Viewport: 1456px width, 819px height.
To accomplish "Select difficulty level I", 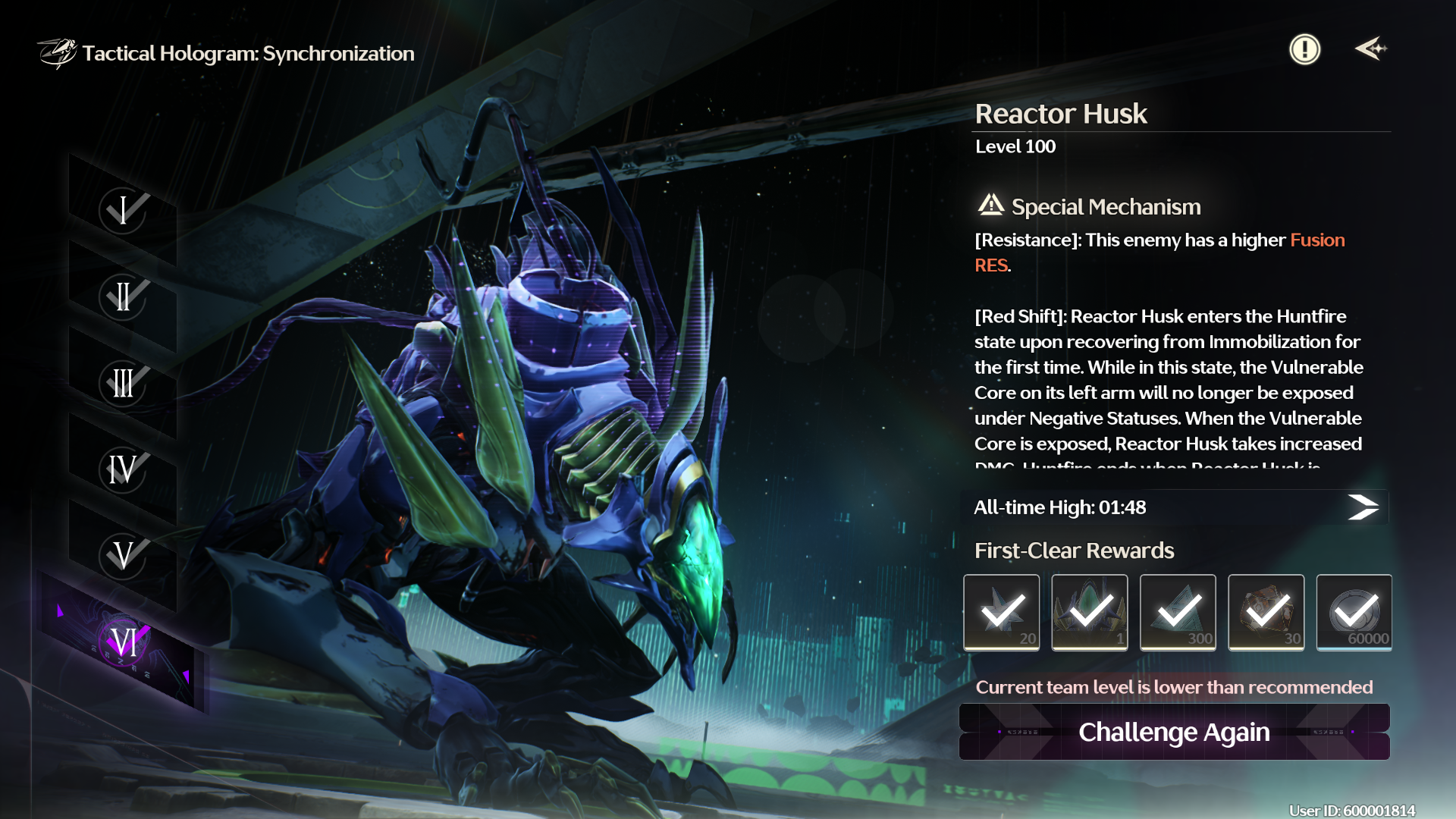I will [x=123, y=210].
